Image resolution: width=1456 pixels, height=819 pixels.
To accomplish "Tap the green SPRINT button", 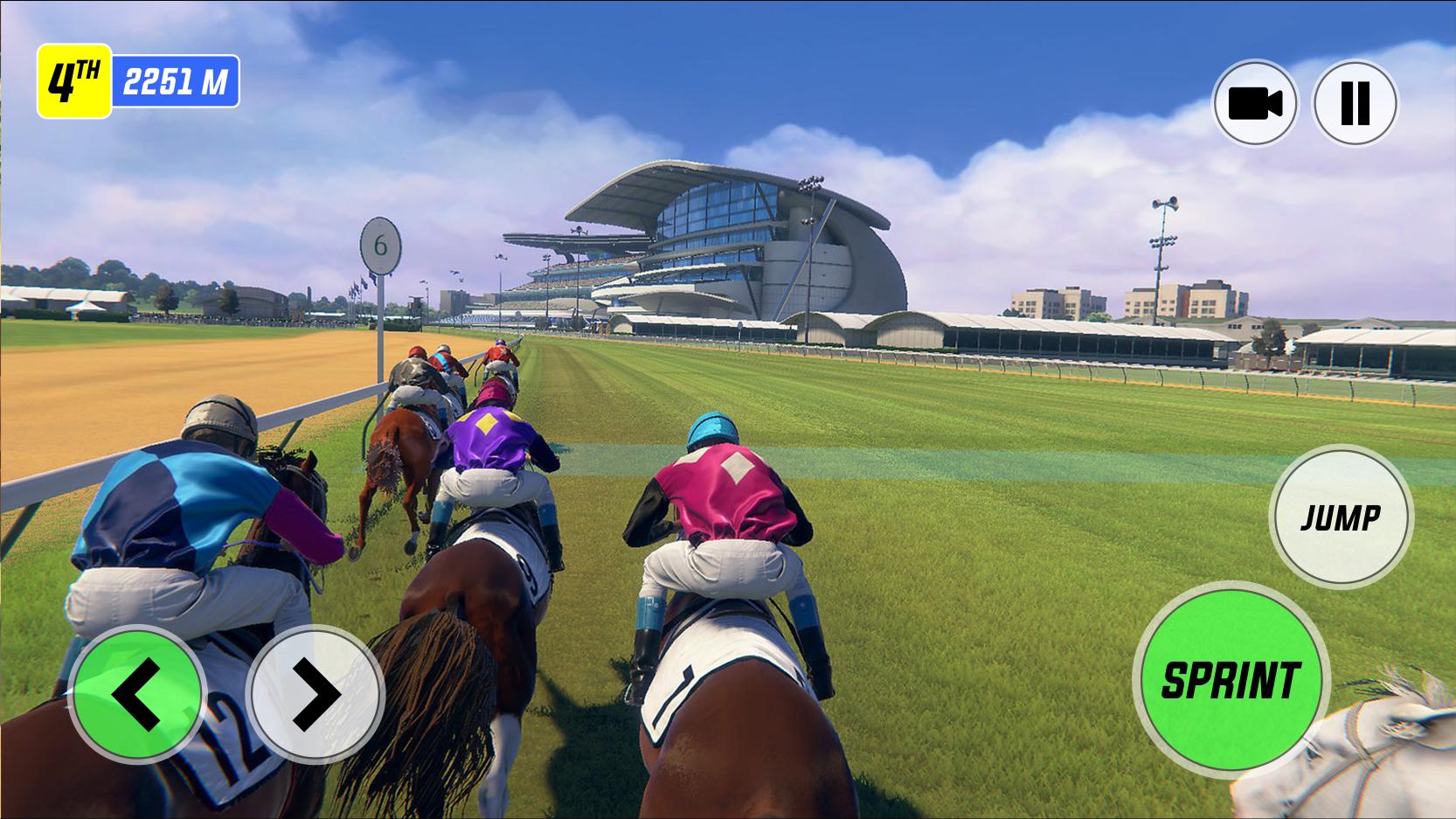I will (1231, 679).
